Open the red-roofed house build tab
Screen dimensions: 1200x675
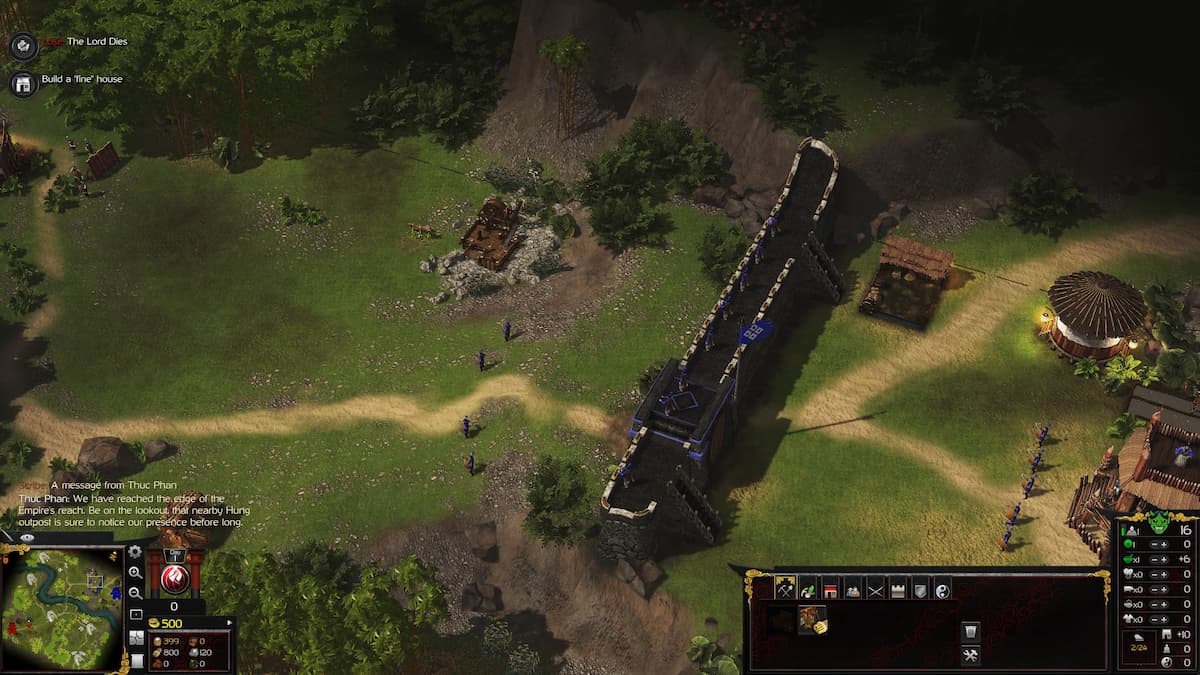[x=830, y=588]
